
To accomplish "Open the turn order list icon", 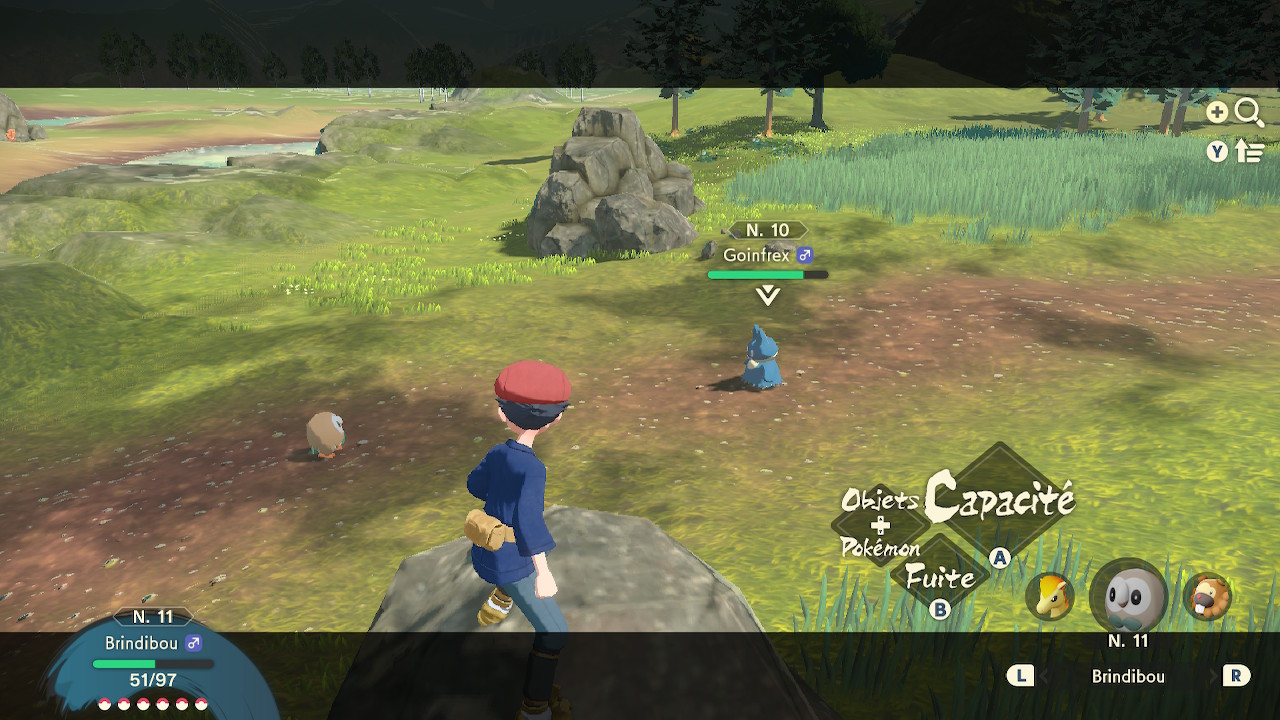I will click(x=1249, y=152).
